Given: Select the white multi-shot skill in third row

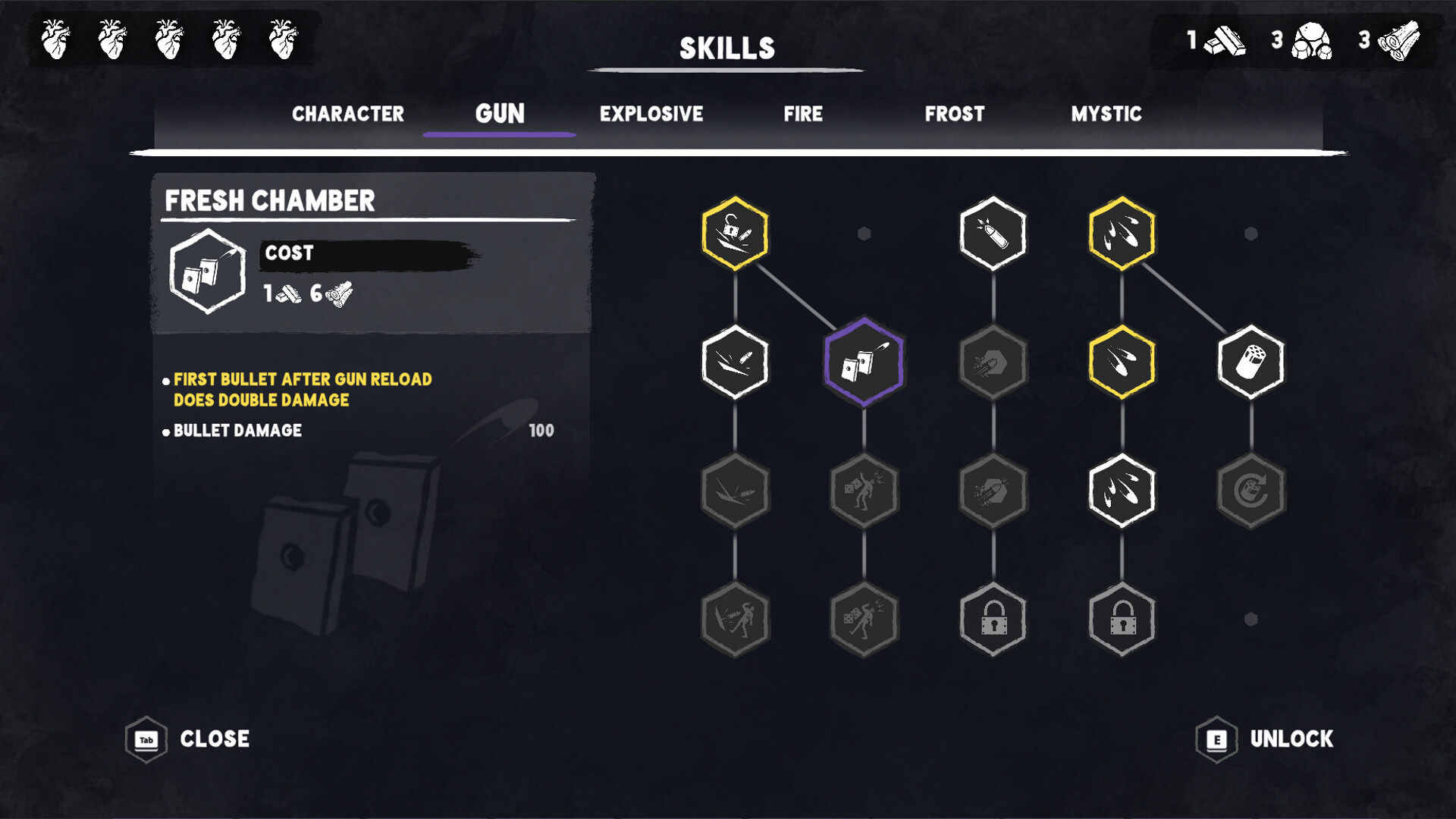Looking at the screenshot, I should [1121, 491].
